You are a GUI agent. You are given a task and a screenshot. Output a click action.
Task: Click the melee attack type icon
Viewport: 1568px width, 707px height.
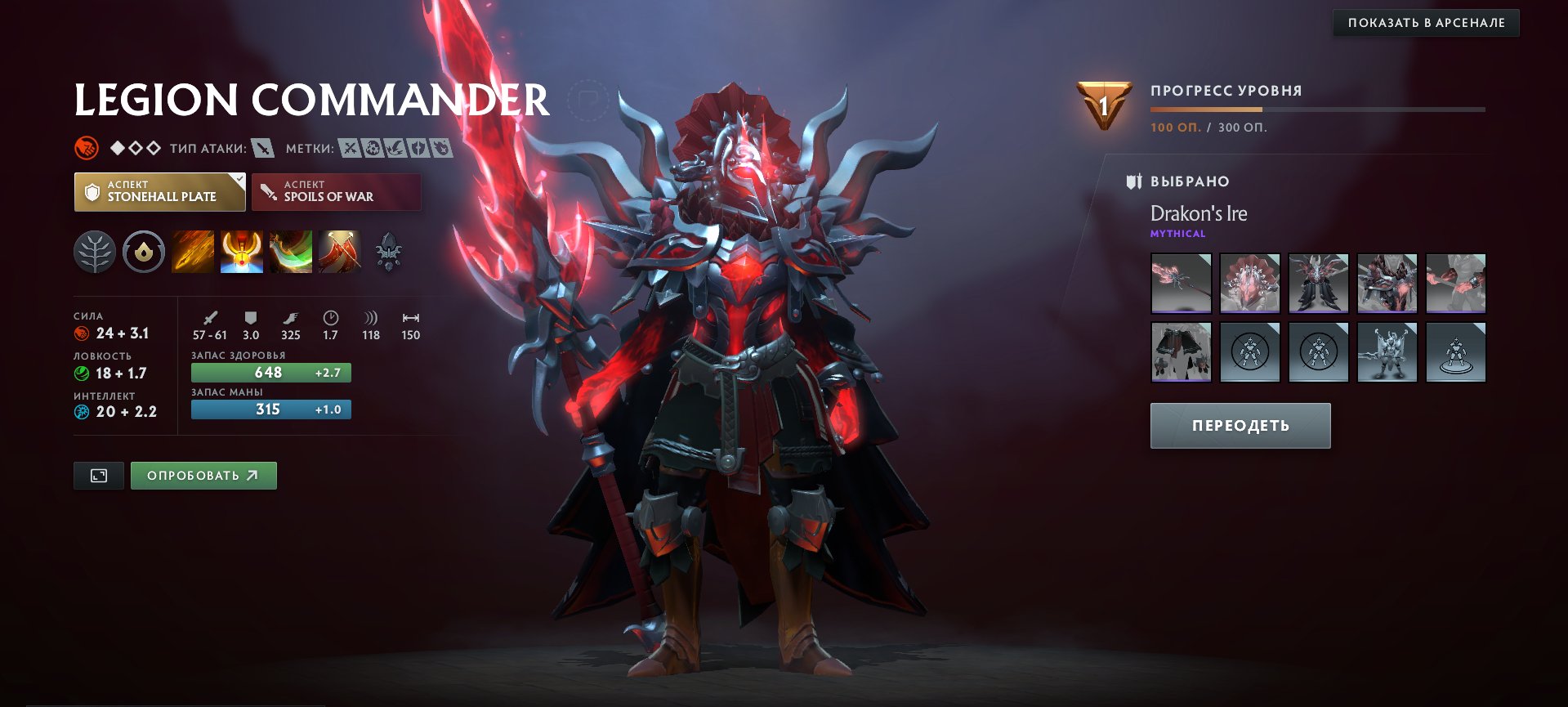262,150
